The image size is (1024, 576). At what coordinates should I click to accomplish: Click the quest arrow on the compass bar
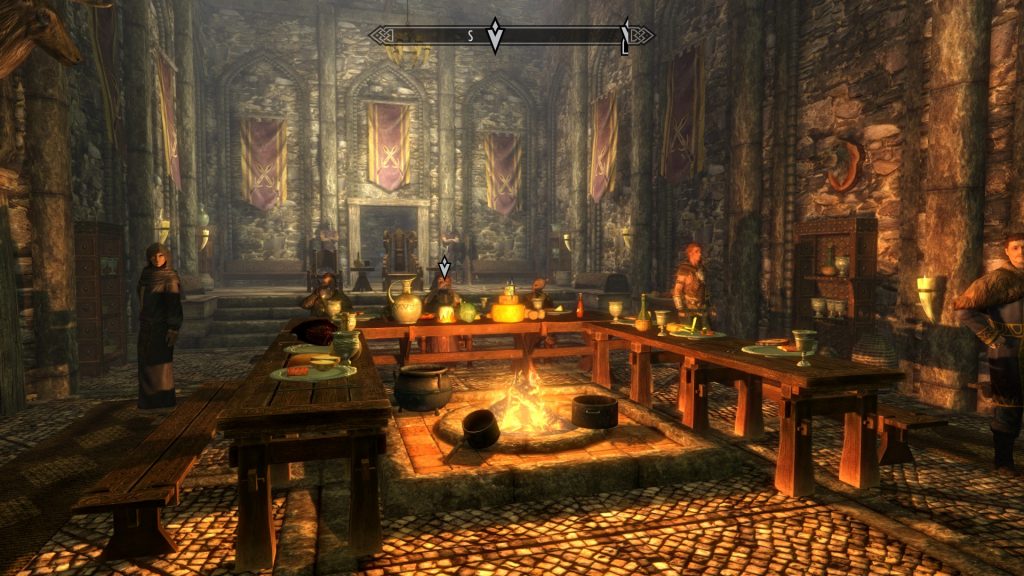tap(494, 35)
